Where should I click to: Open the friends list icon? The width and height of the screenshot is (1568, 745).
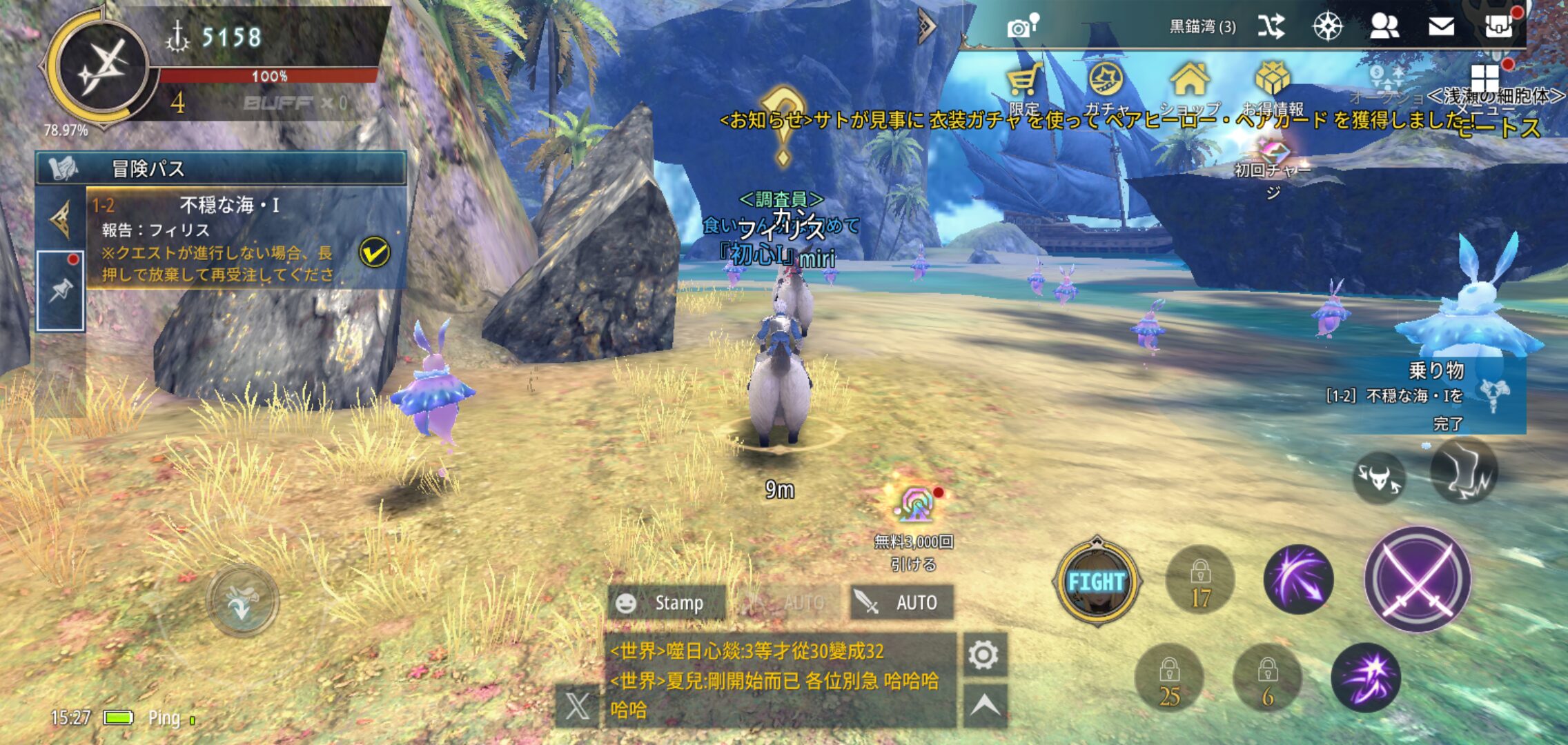click(x=1384, y=27)
